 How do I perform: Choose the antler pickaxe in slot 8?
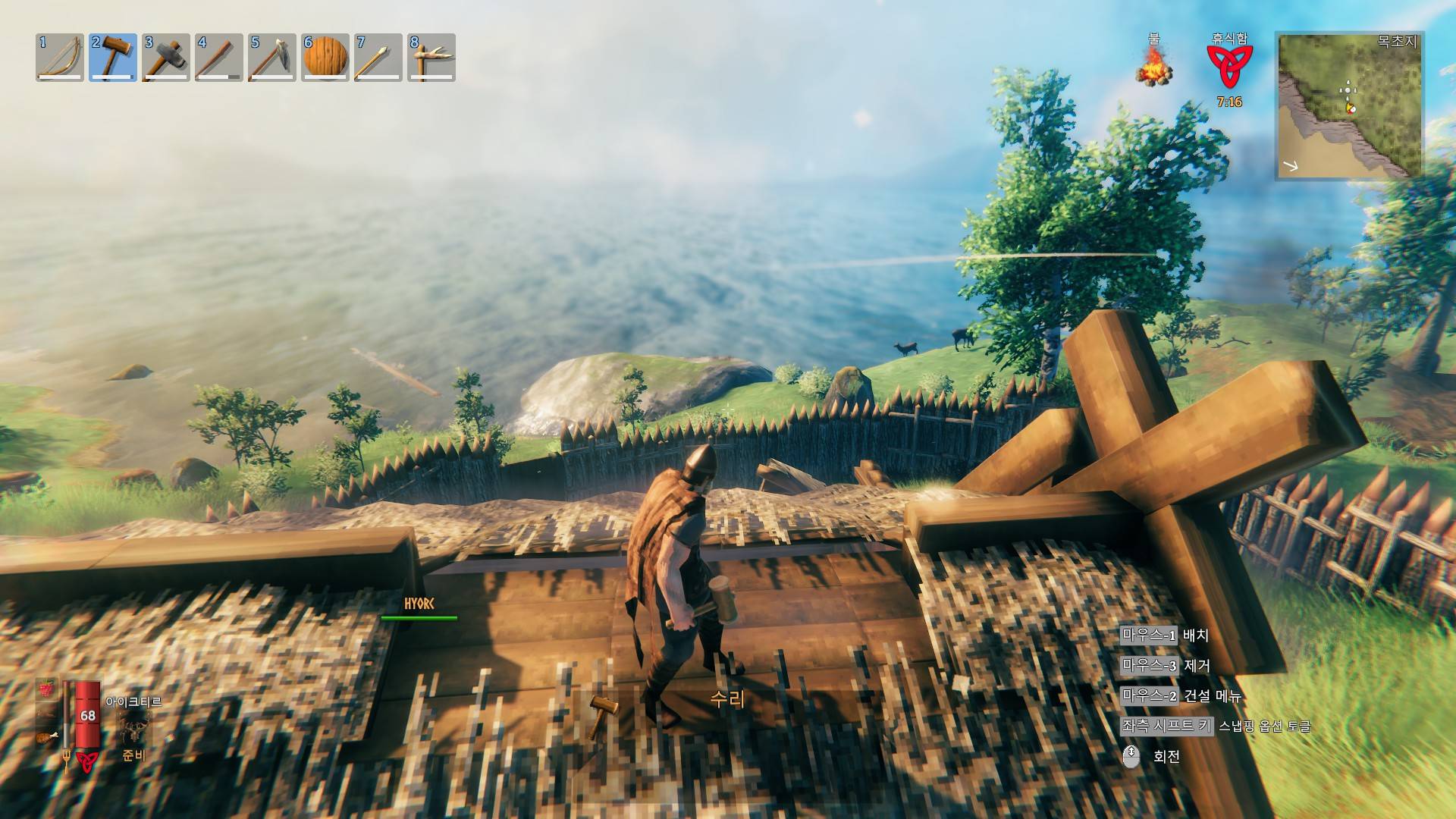coord(431,57)
